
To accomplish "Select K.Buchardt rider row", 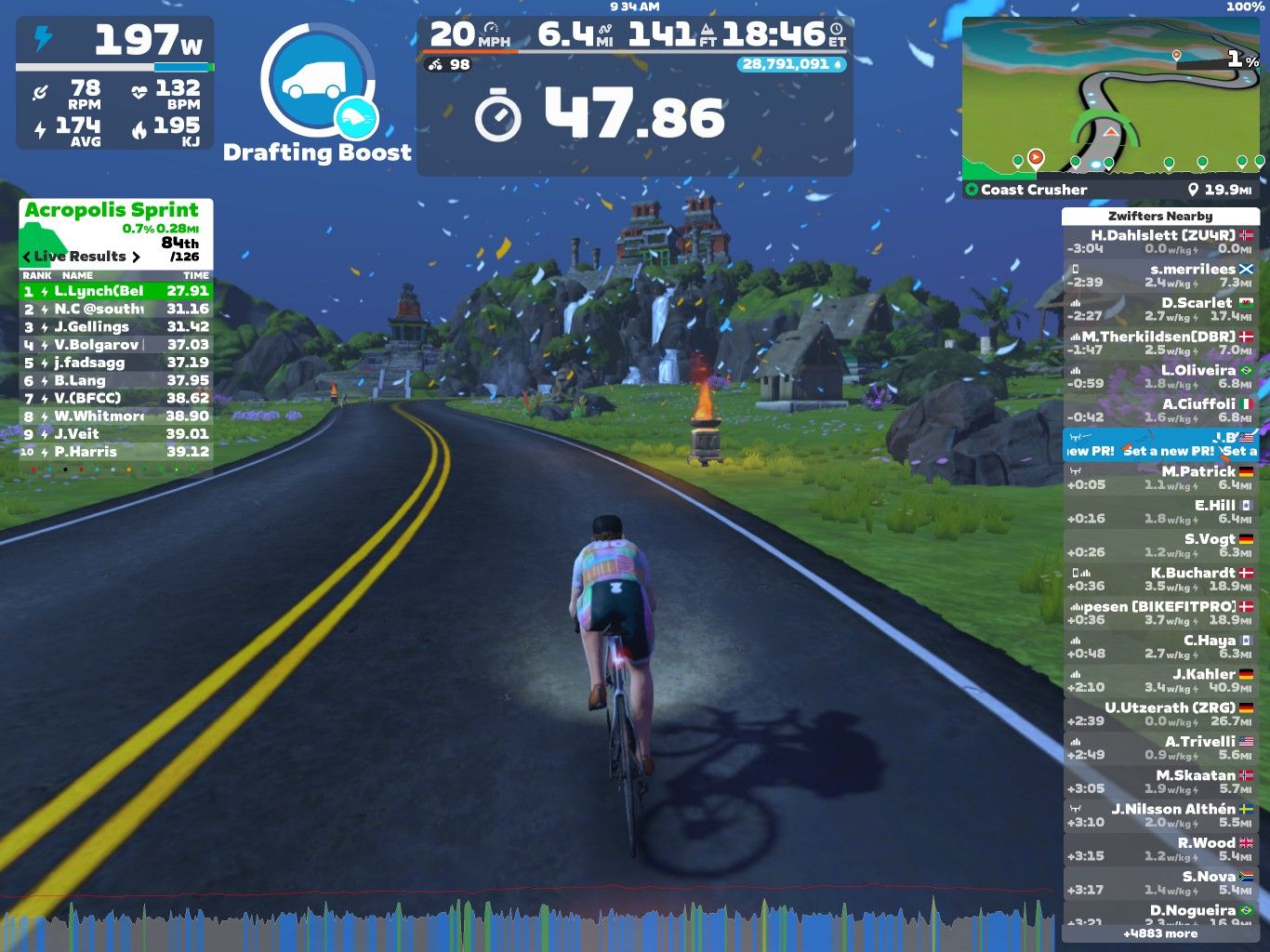I will coord(1159,579).
